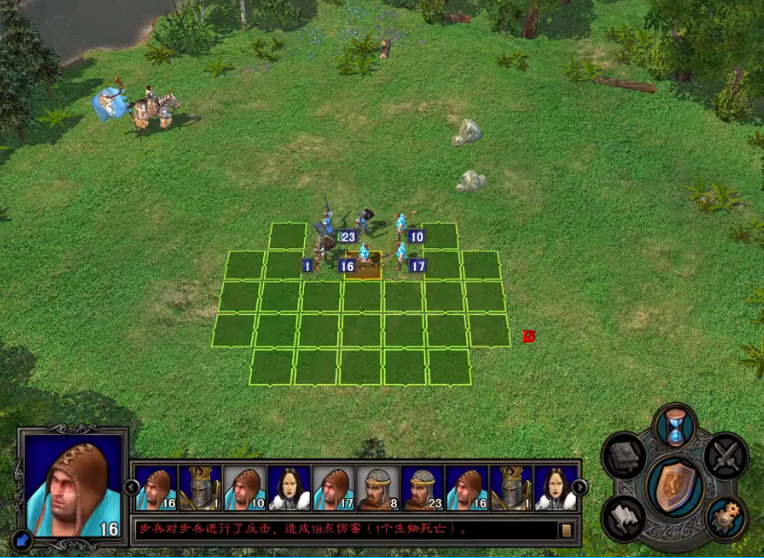The width and height of the screenshot is (764, 558).
Task: Select the queue portrait with stack count 23
Action: click(x=423, y=487)
